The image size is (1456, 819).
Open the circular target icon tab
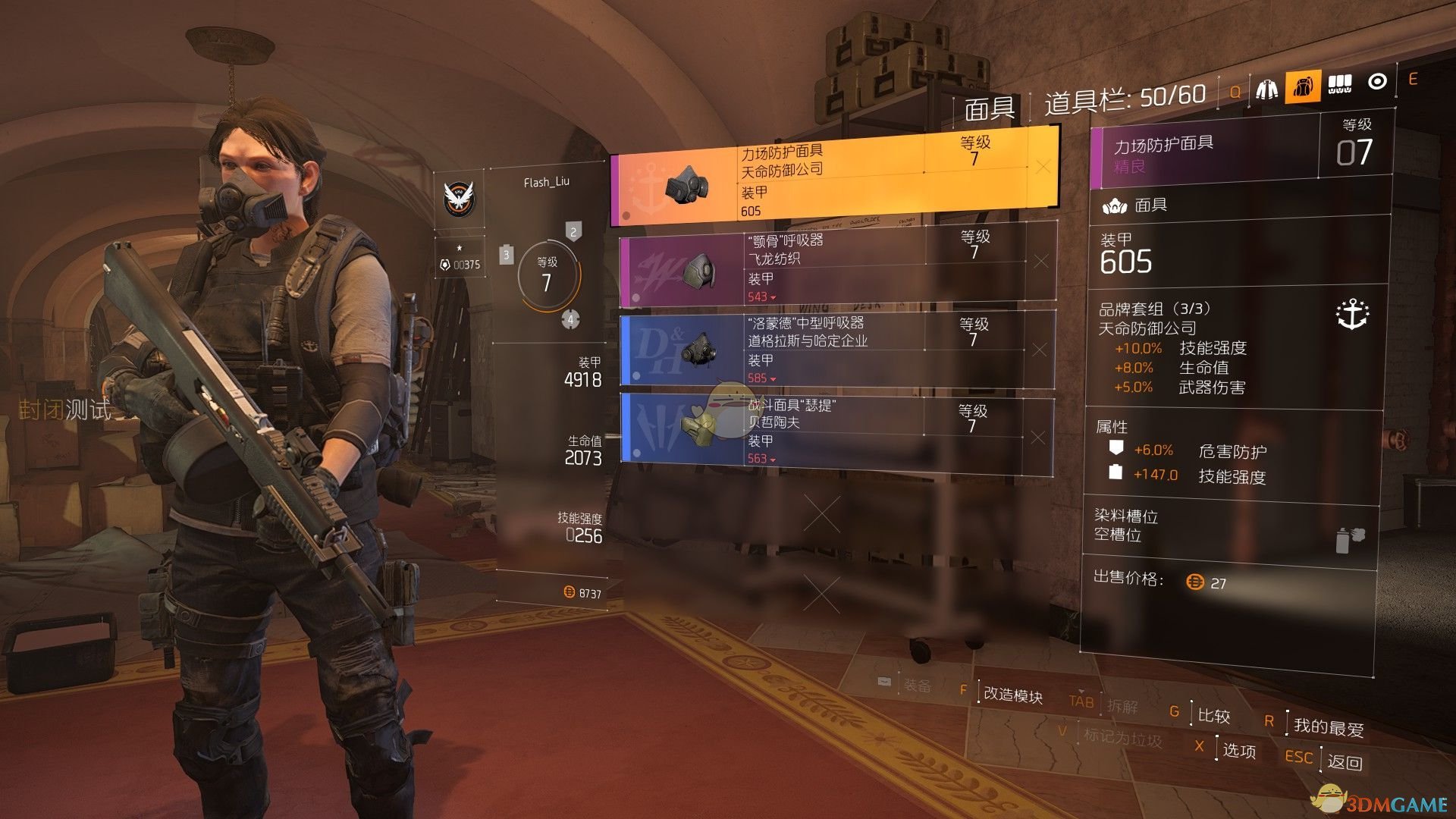click(x=1377, y=82)
